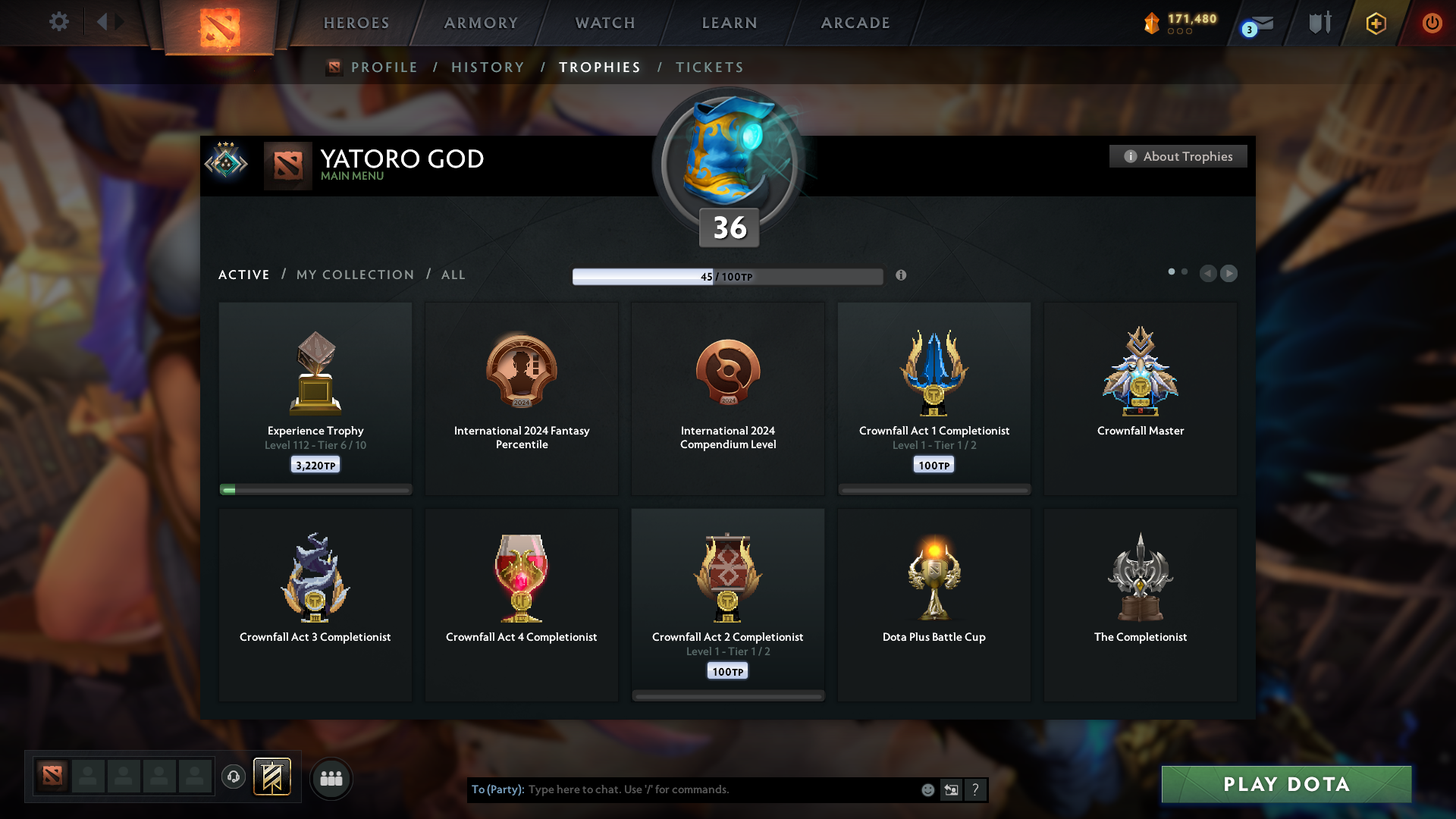The width and height of the screenshot is (1456, 819).
Task: Click the power button to quit Dota
Action: click(1432, 24)
